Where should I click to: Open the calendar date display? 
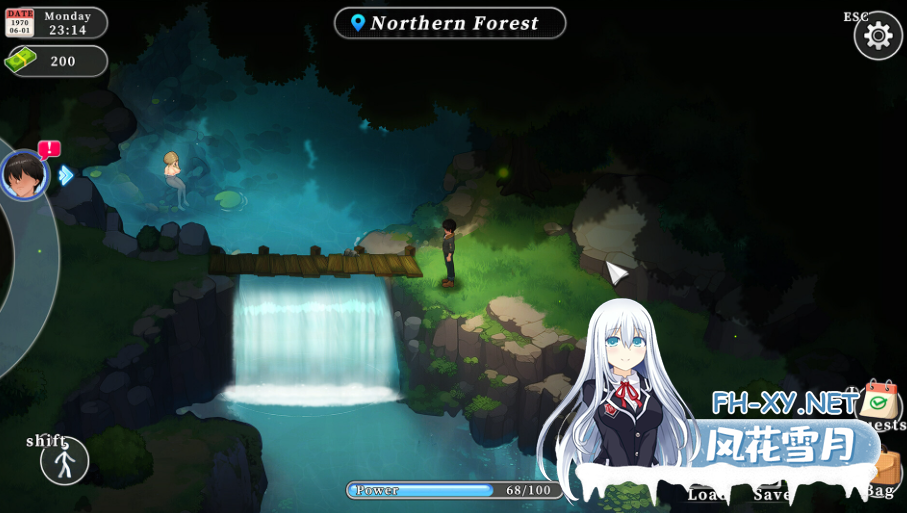(x=20, y=23)
